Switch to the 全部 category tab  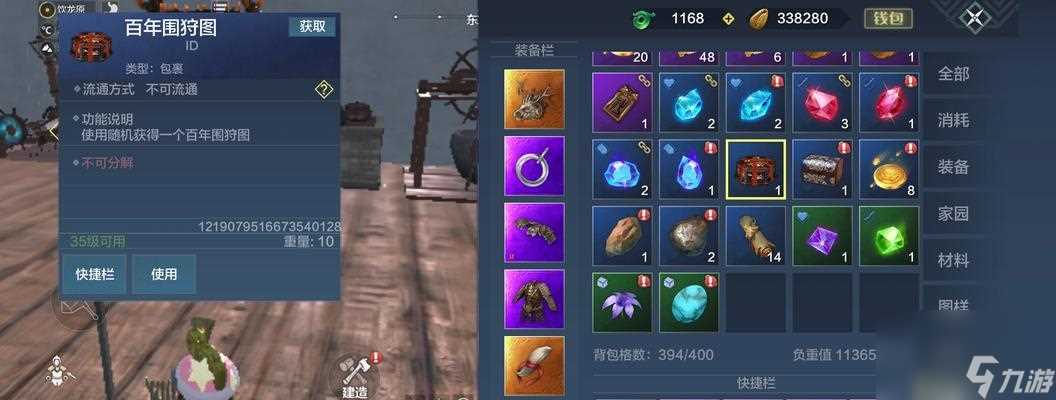[x=953, y=74]
